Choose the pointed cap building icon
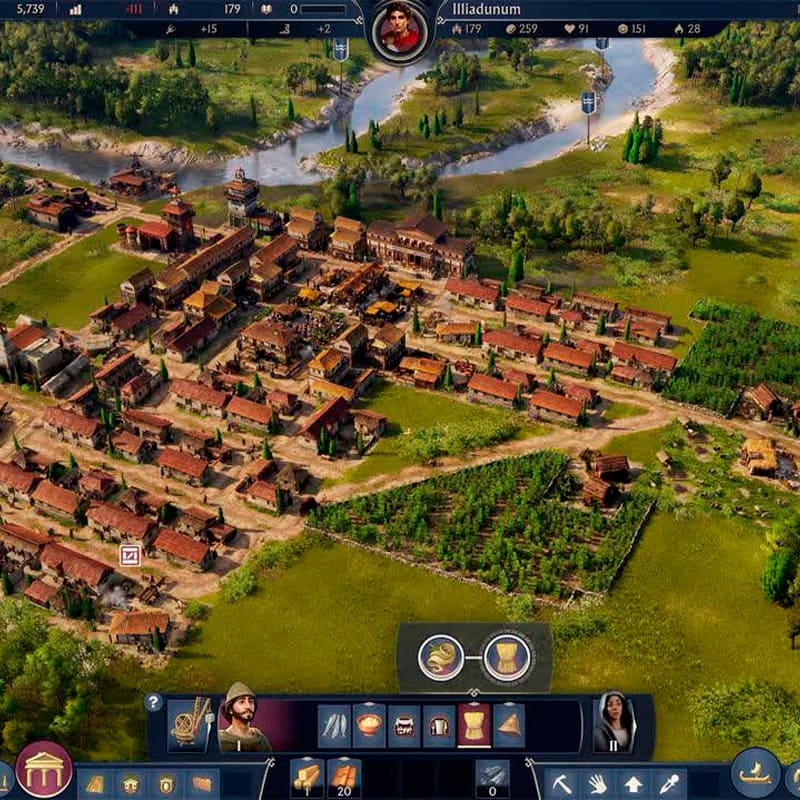Image resolution: width=800 pixels, height=800 pixels. click(508, 726)
